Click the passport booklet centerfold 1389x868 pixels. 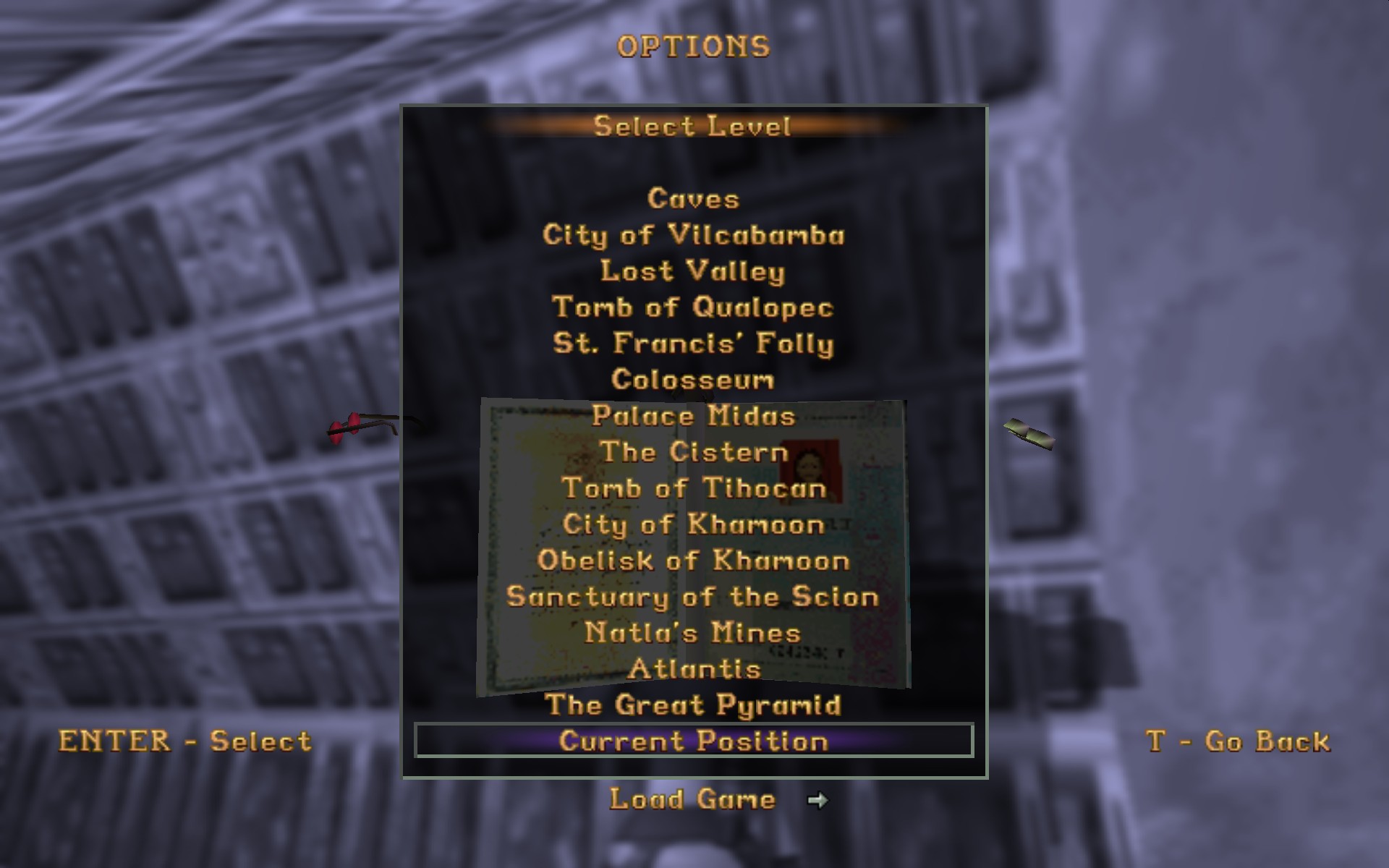[x=692, y=542]
